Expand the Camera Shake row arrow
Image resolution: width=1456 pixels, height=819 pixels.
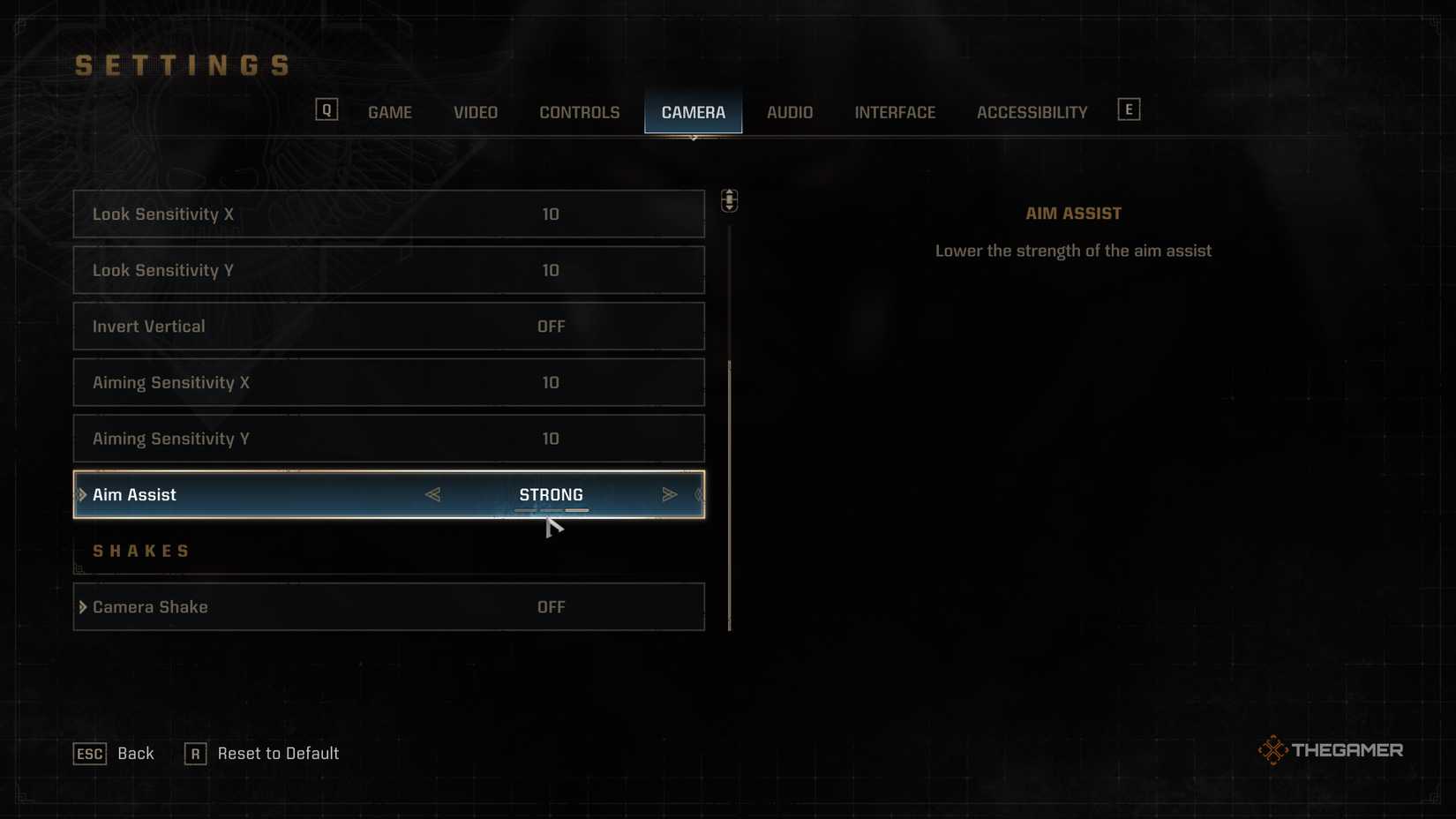tap(82, 606)
